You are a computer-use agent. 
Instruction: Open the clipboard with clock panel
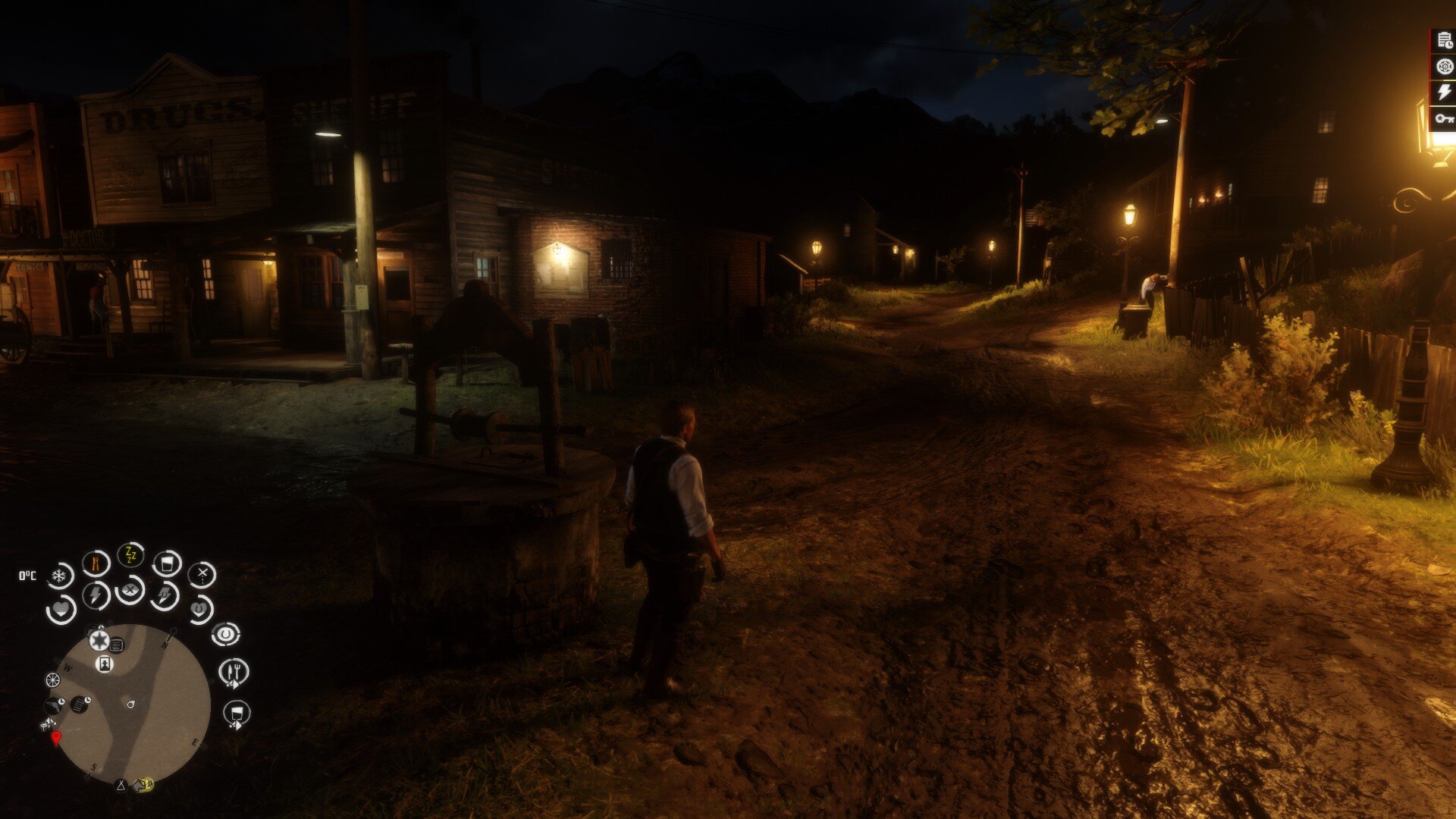(1444, 42)
